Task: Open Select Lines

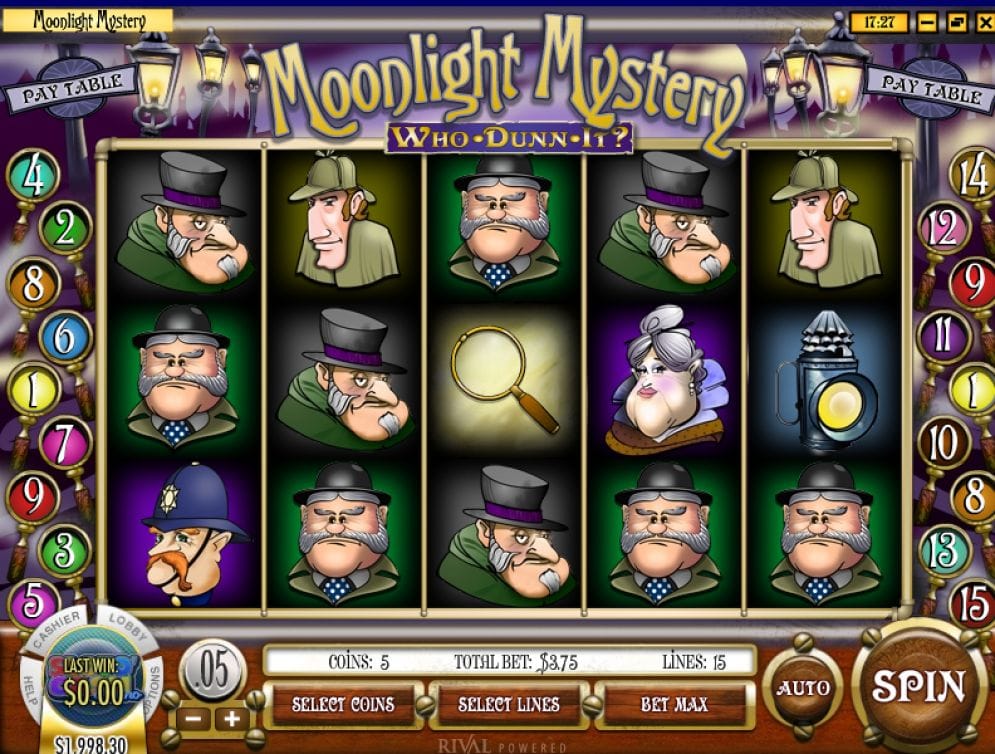Action: point(509,705)
